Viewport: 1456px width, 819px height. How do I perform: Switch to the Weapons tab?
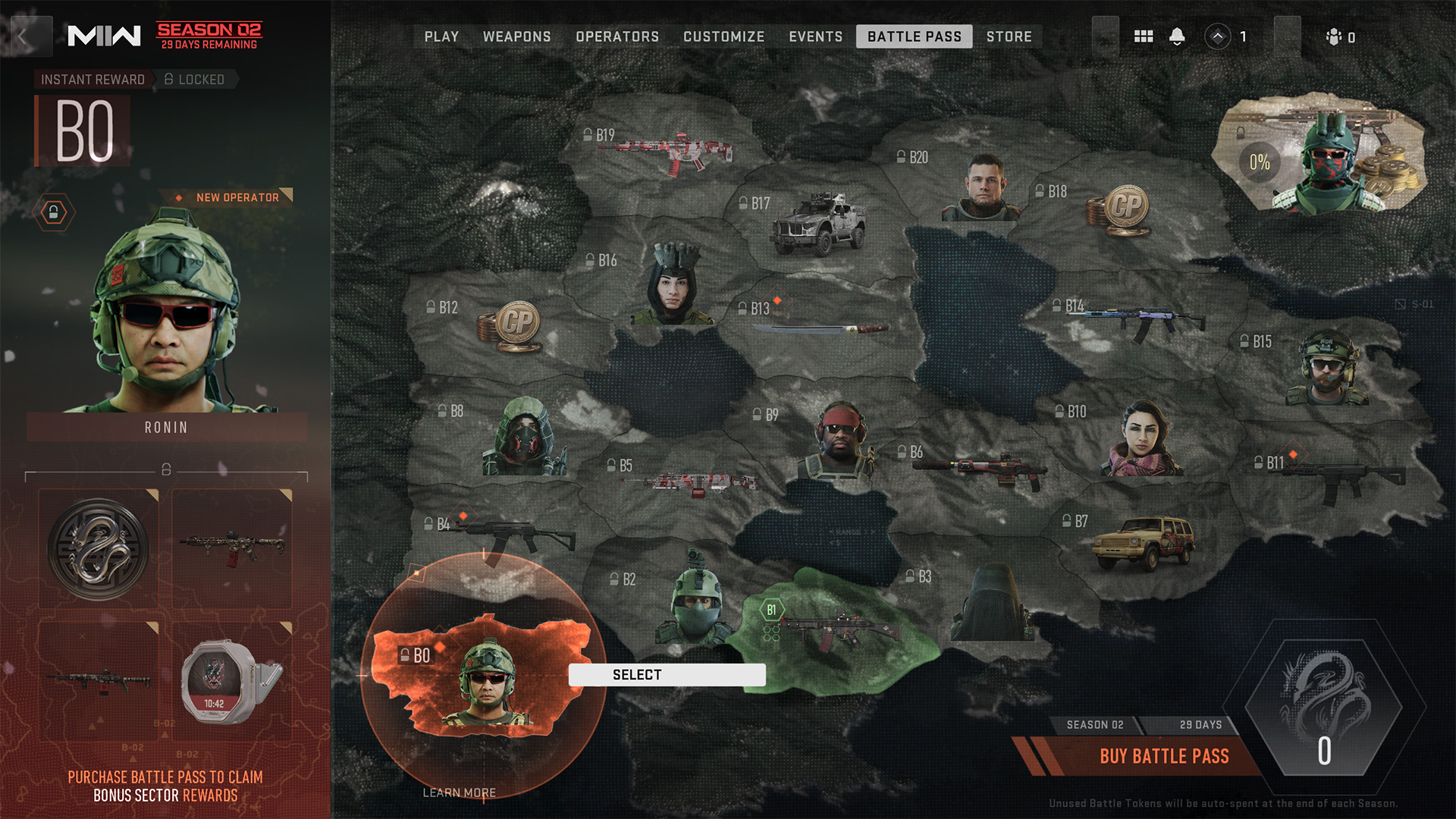click(517, 36)
